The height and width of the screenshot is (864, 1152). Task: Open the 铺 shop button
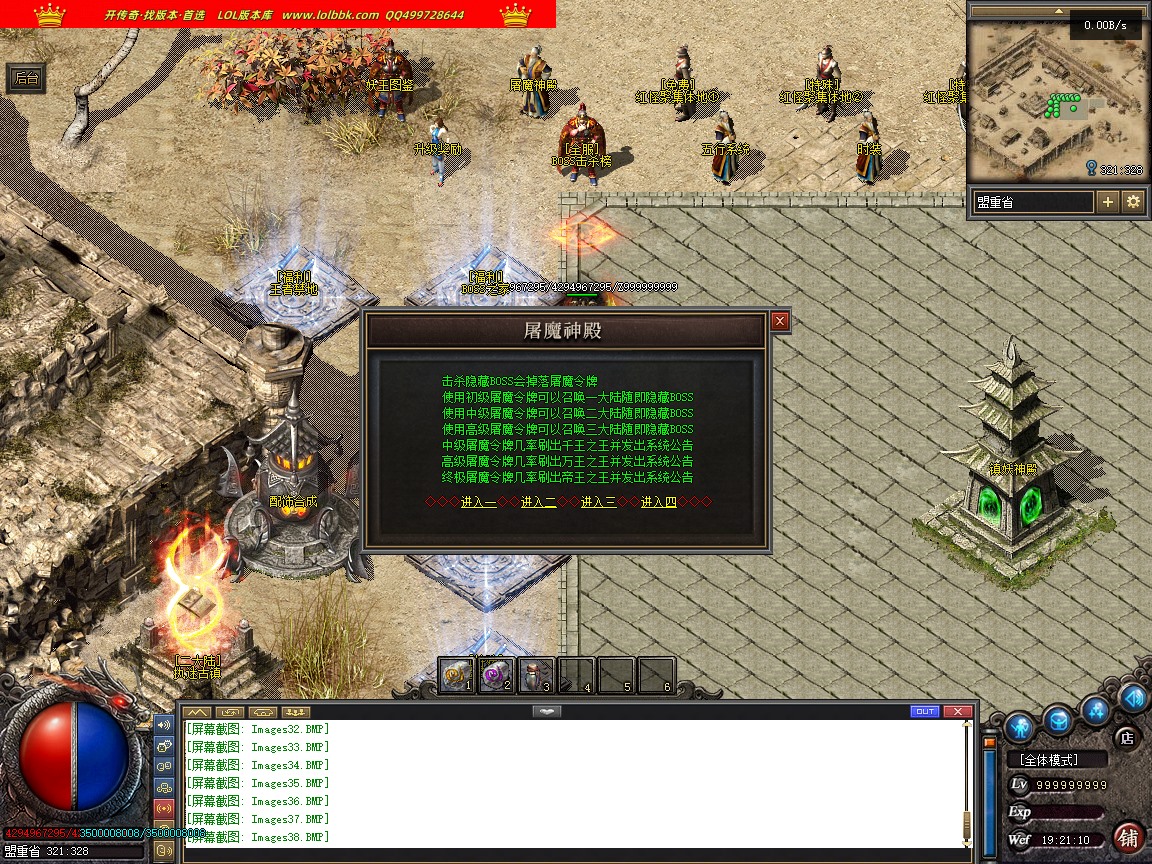[x=1129, y=837]
